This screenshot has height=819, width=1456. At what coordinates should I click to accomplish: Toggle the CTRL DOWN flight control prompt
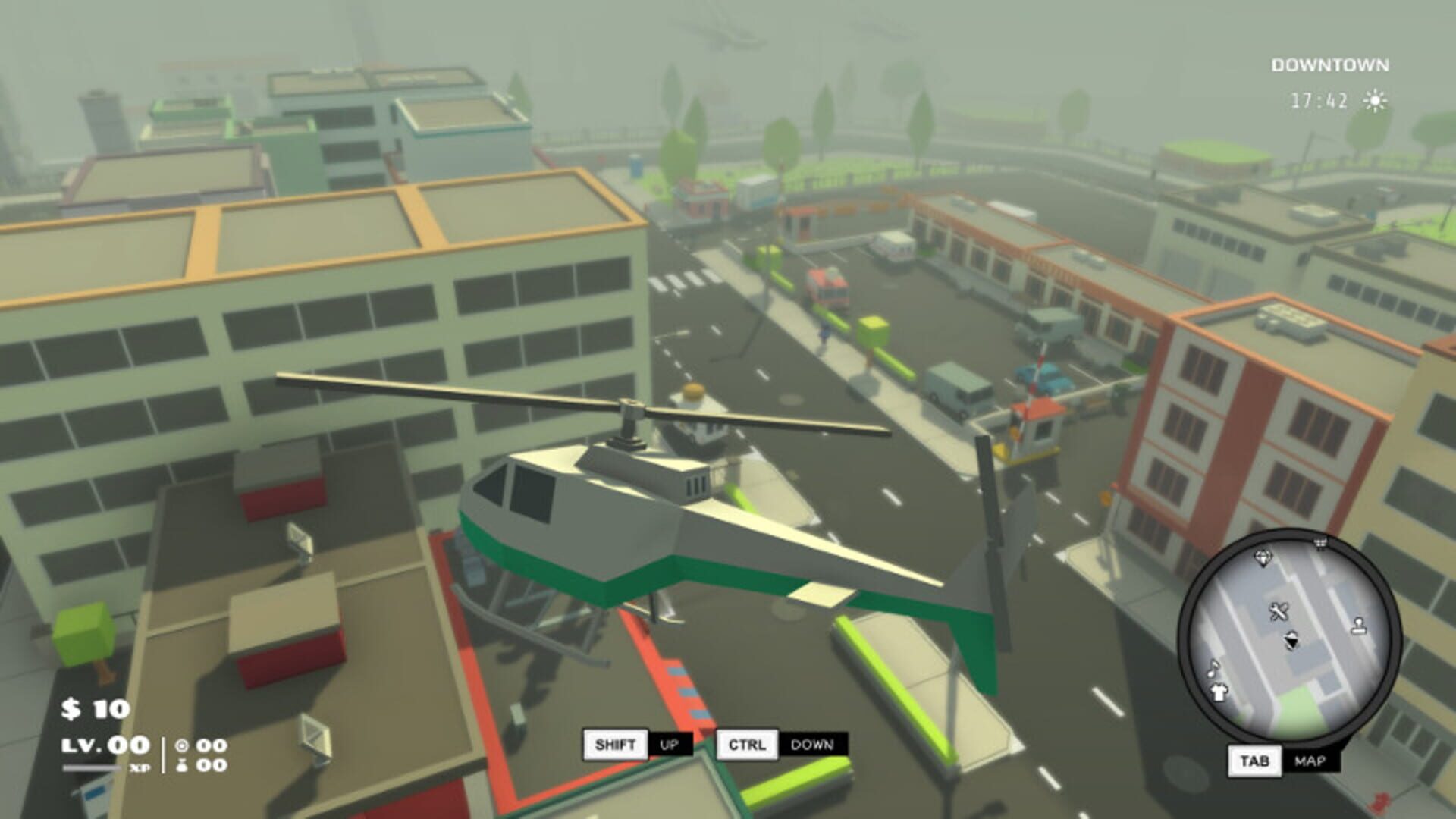(x=748, y=745)
